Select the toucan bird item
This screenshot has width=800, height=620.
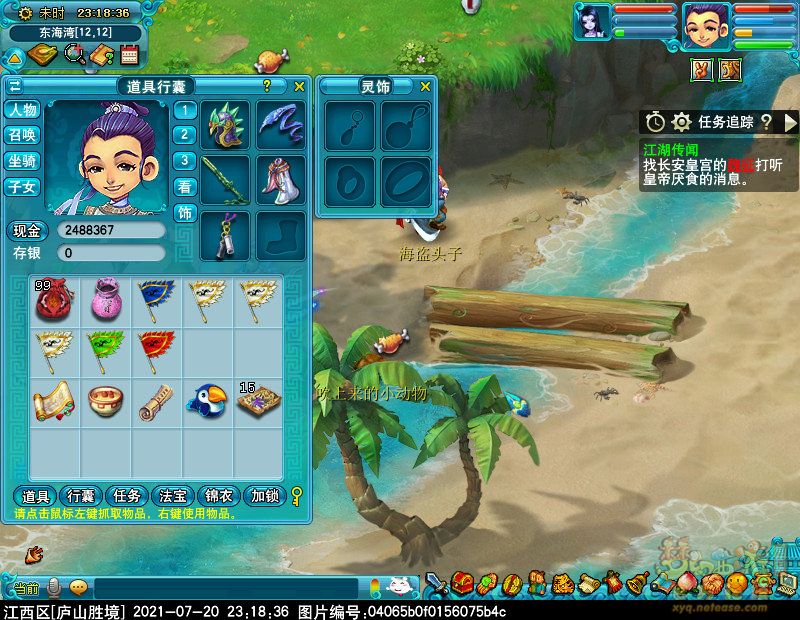207,400
